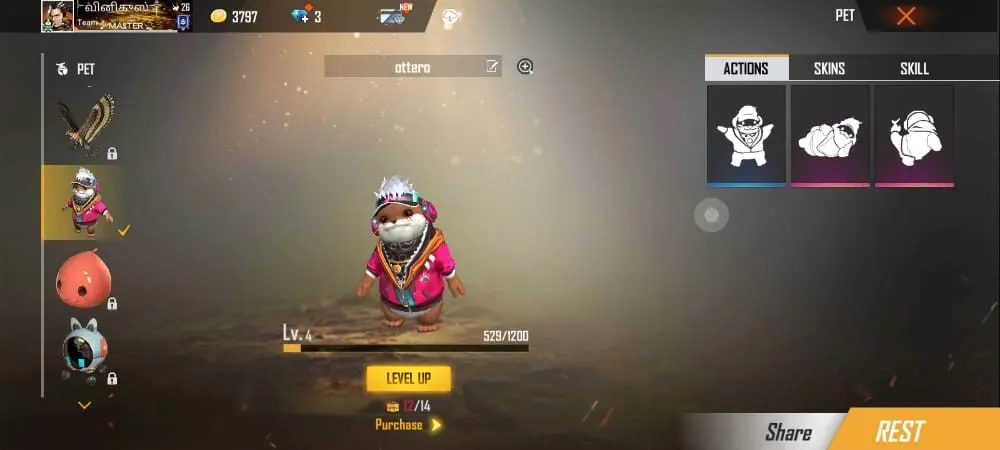1000x450 pixels.
Task: Choose the lying-down pet action
Action: 829,135
